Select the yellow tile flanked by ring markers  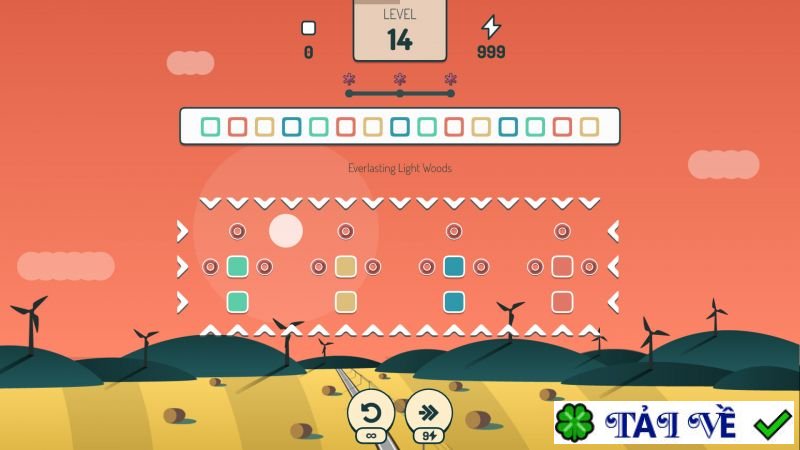[x=346, y=266]
